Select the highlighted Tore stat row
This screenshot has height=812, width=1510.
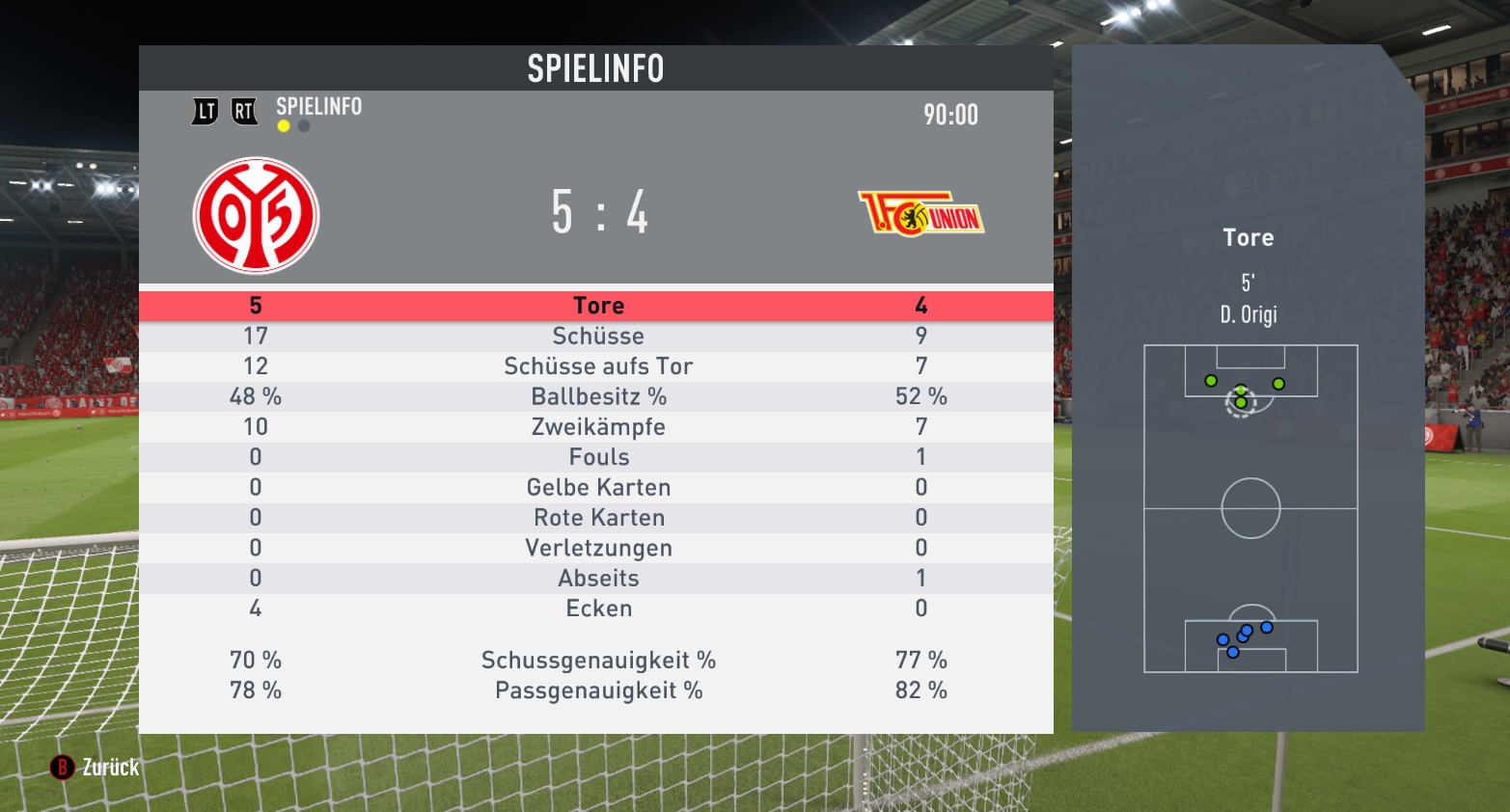[598, 306]
